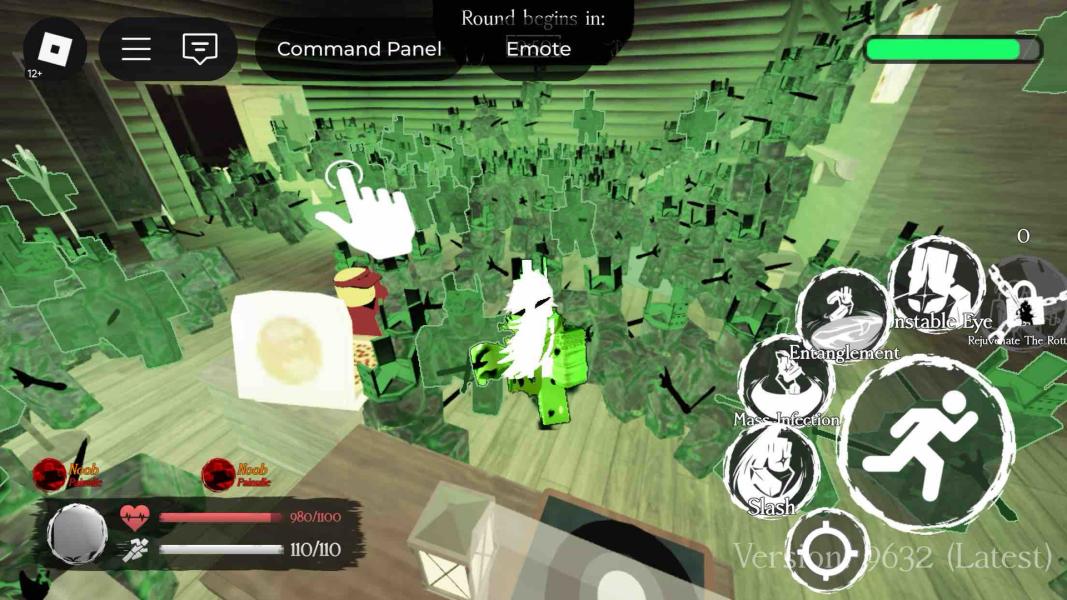Tap the round grey avatar portrait
The width and height of the screenshot is (1067, 600).
77,533
